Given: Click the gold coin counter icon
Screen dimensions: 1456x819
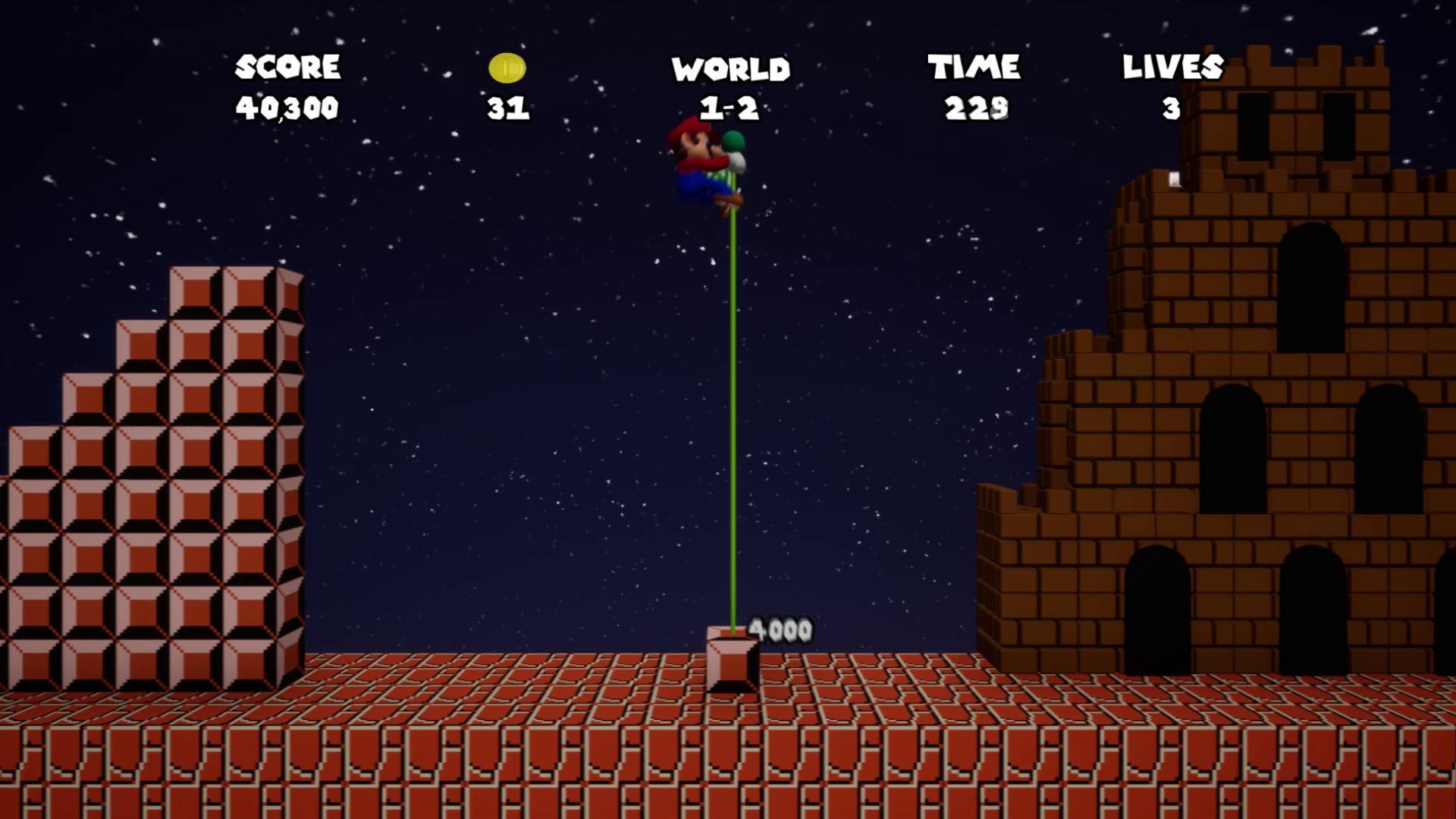Looking at the screenshot, I should point(506,69).
